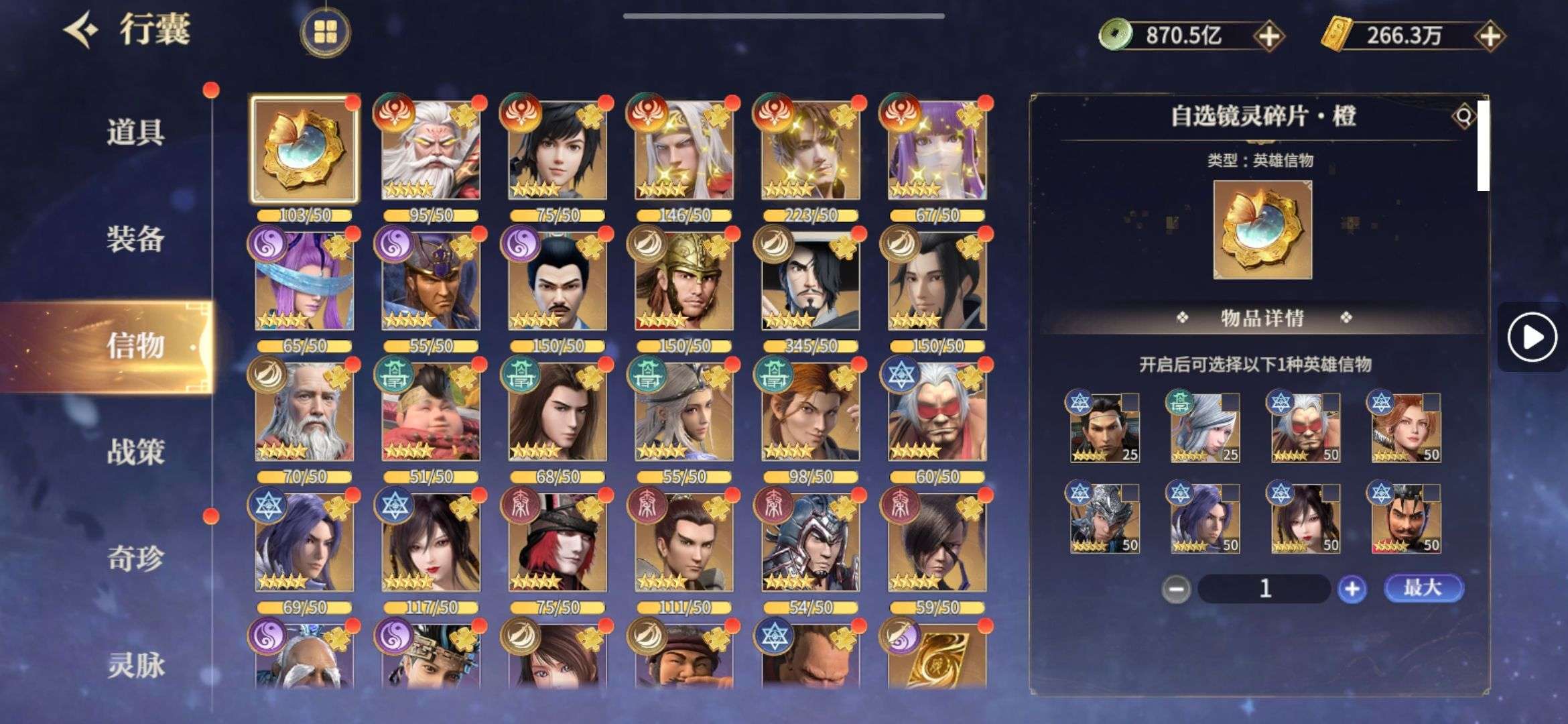
Task: Set quantity to maximum with 最大
Action: (x=1423, y=588)
